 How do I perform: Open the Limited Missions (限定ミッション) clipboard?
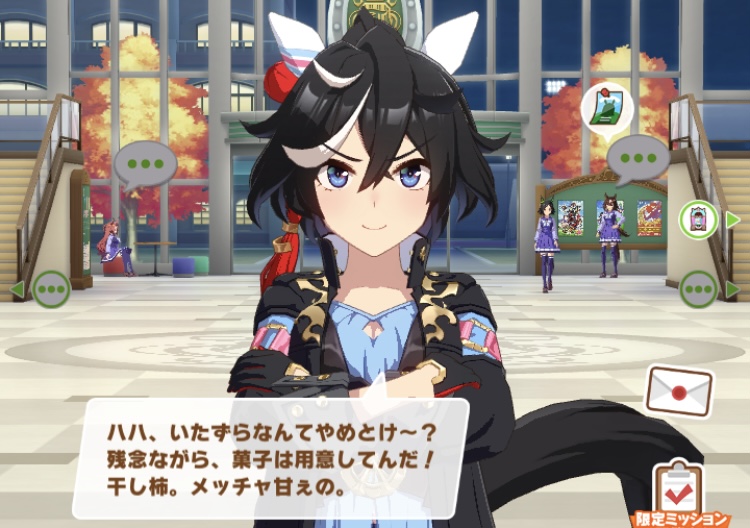click(679, 492)
